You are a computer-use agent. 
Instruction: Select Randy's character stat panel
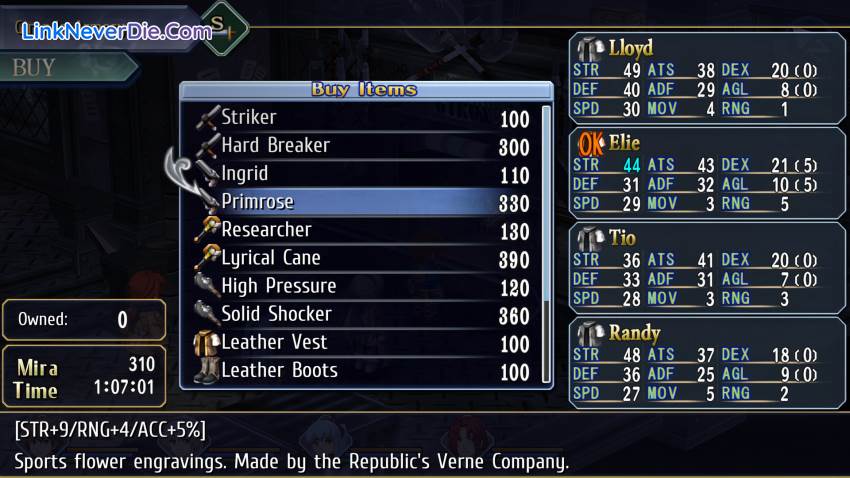point(706,362)
